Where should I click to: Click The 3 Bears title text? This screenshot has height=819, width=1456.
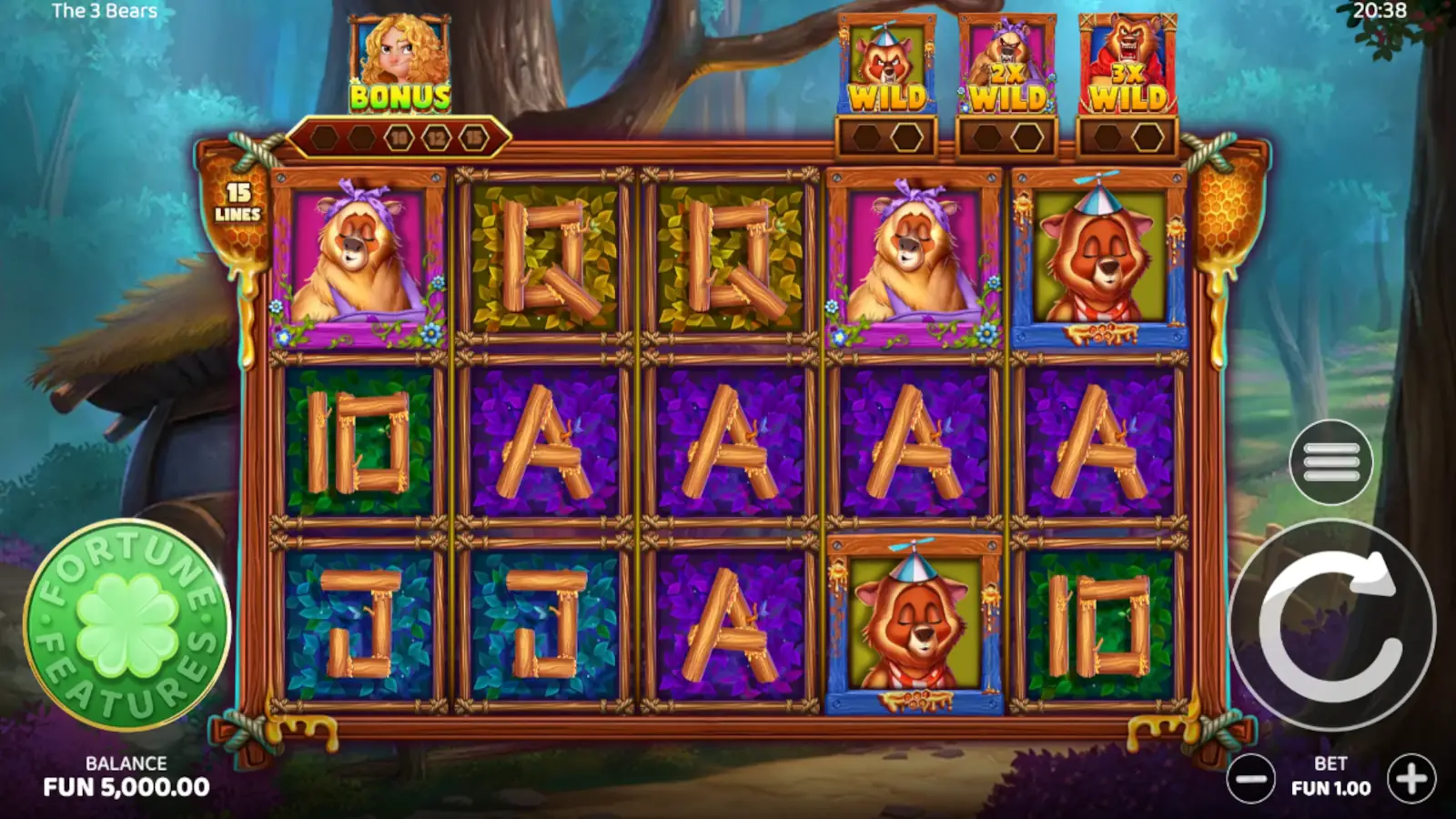click(x=103, y=12)
